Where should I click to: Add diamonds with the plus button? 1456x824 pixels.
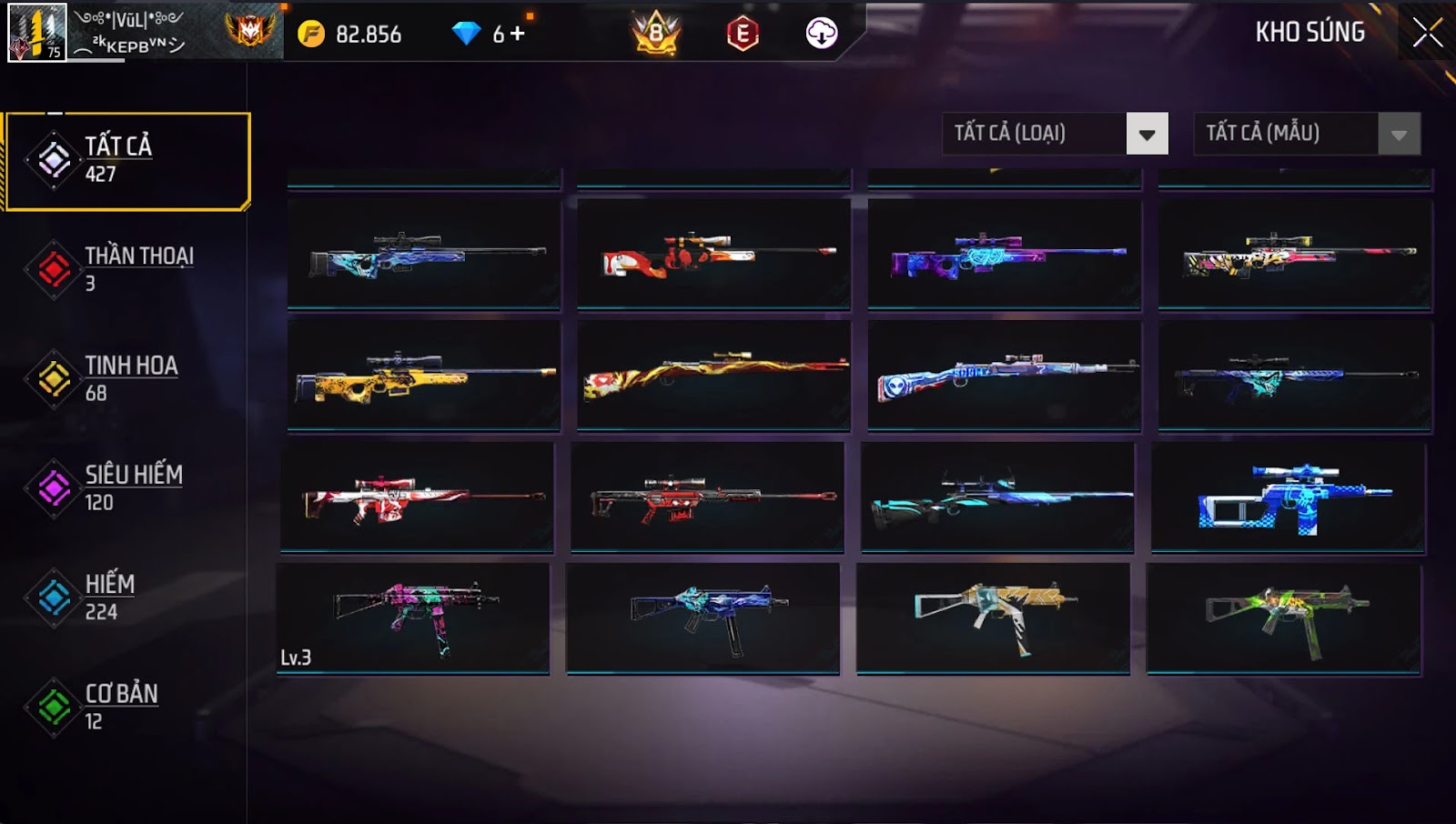click(x=518, y=34)
